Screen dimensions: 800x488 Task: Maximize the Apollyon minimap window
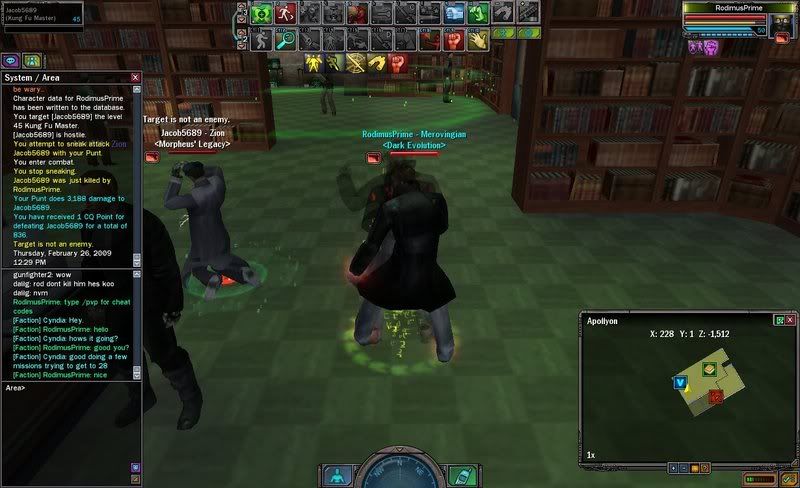point(778,320)
